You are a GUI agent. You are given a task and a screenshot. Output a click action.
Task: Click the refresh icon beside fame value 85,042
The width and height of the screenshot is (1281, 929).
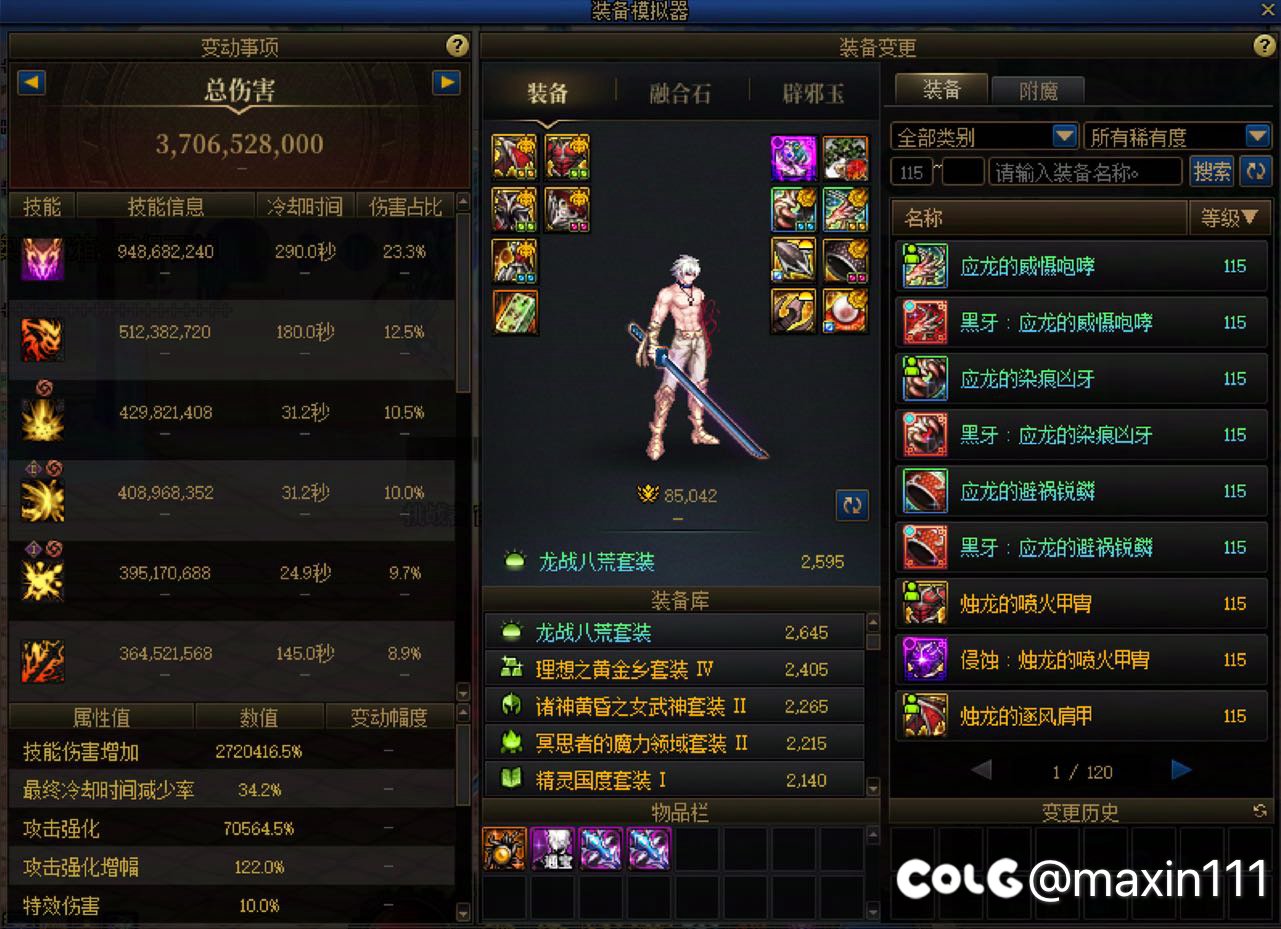tap(852, 506)
